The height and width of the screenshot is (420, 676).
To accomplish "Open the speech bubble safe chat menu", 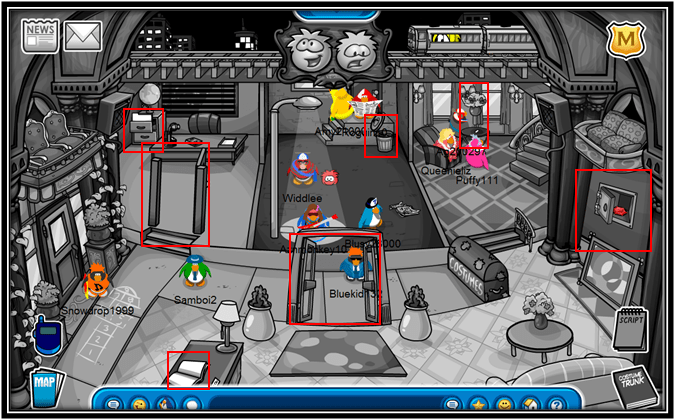I will point(114,405).
